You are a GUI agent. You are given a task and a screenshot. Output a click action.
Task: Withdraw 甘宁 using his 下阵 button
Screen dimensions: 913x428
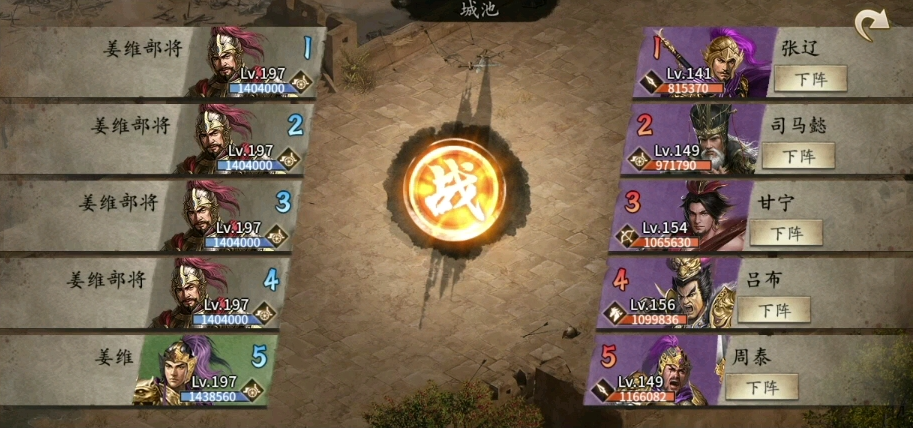tap(786, 233)
